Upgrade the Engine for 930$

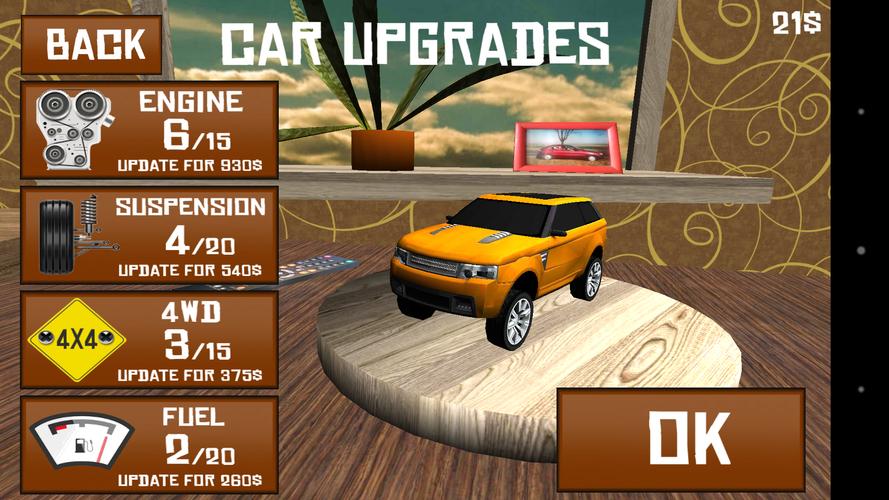[x=149, y=130]
